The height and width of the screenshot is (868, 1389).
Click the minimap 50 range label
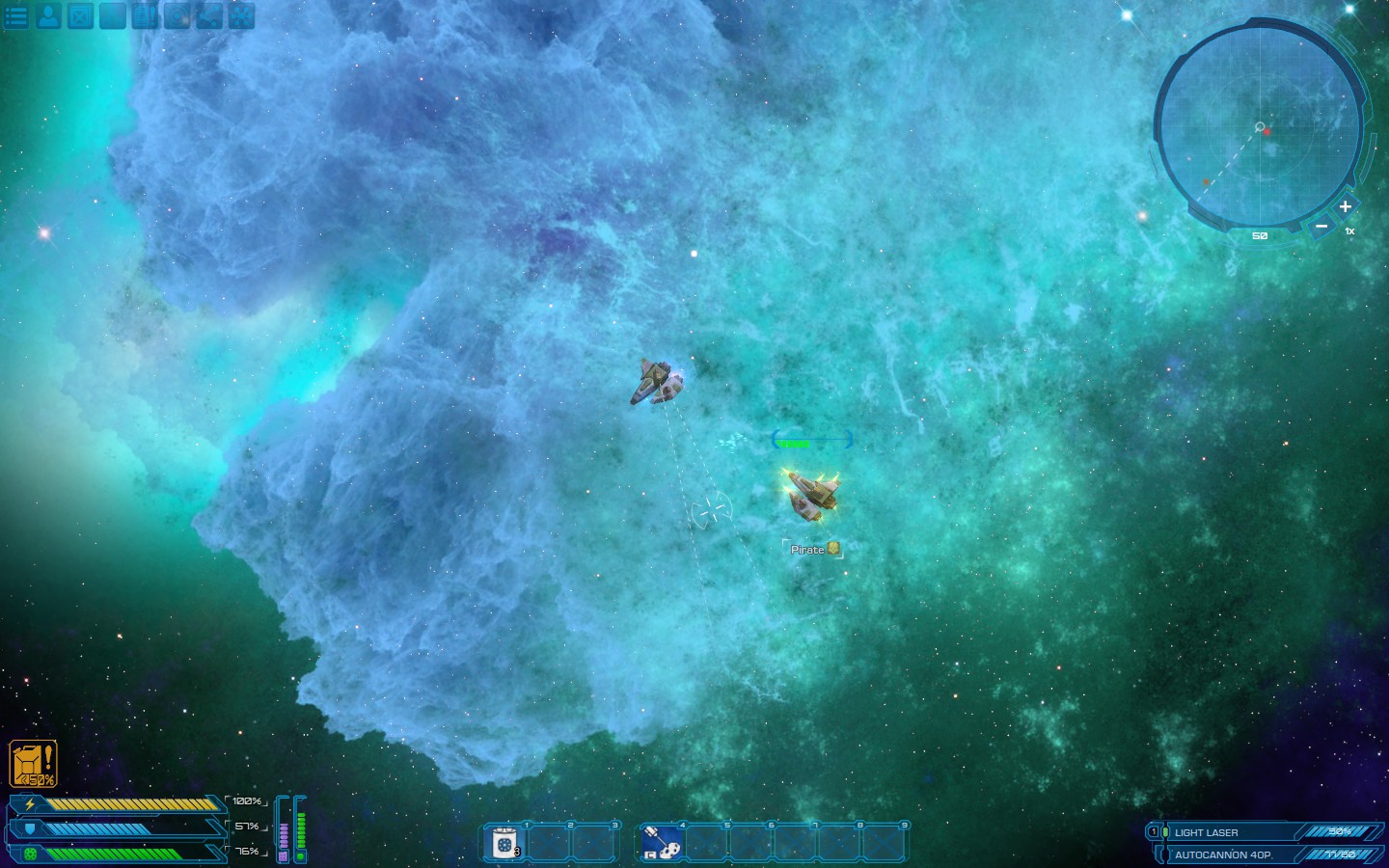1259,235
